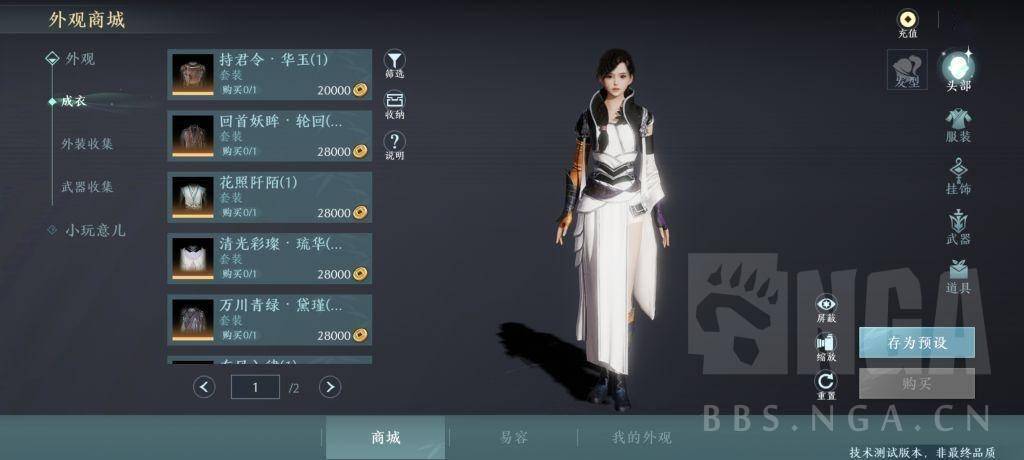Click the 收纳 storage box icon
1024x460 pixels.
395,102
